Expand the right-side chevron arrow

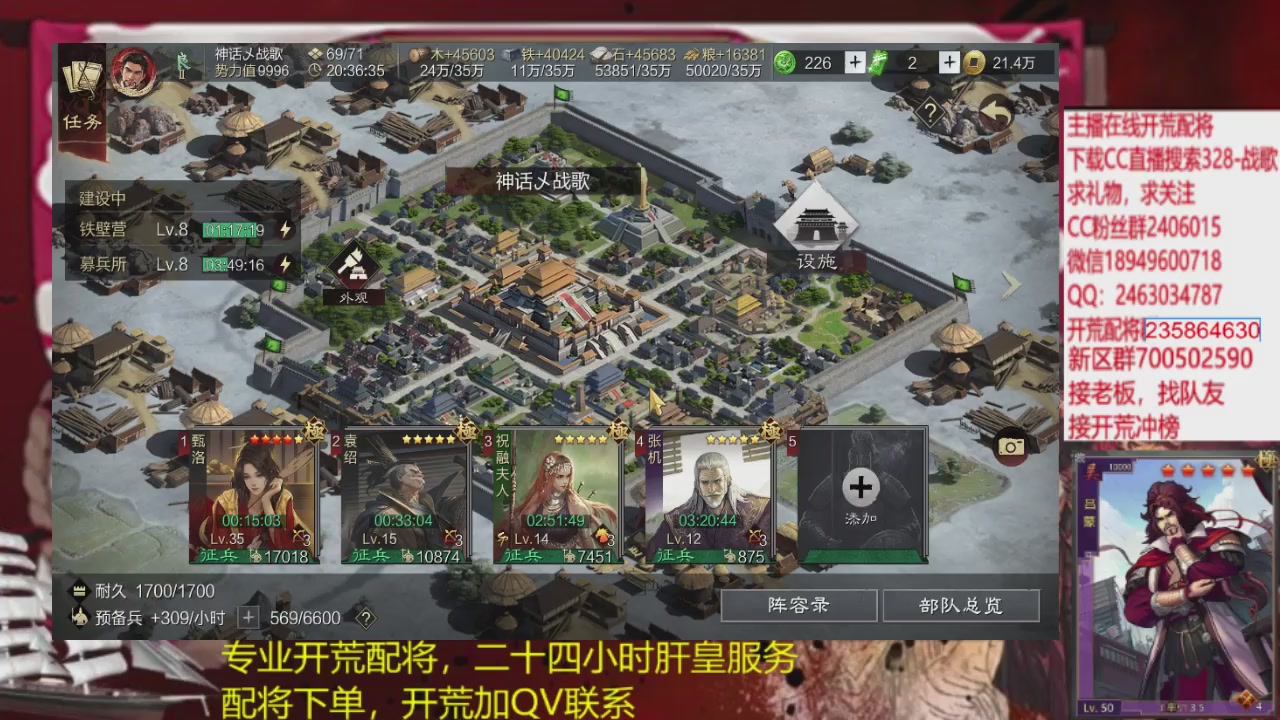pyautogui.click(x=1011, y=285)
